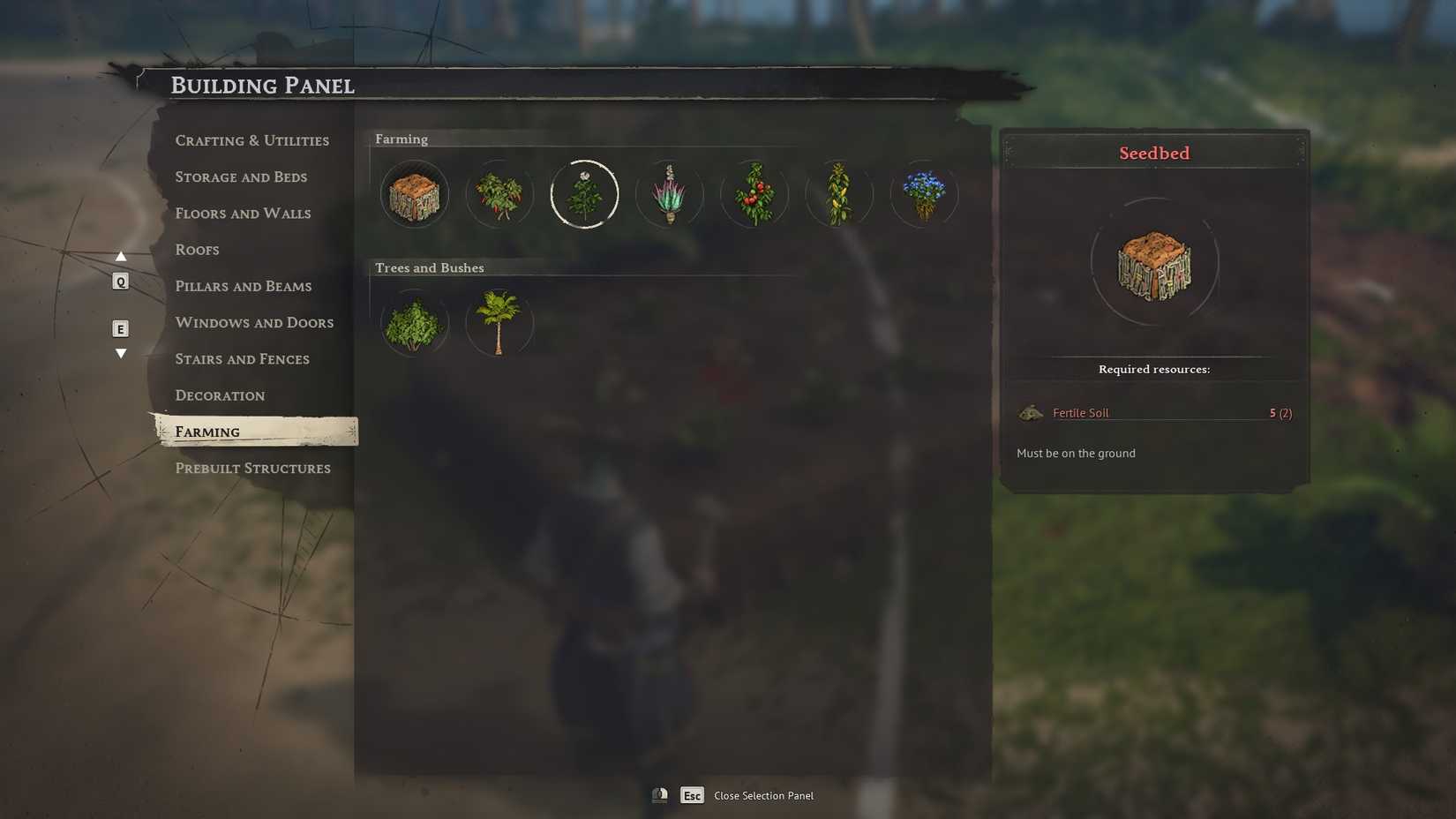The image size is (1456, 819).
Task: Open the Floors and Walls section
Action: pos(243,213)
